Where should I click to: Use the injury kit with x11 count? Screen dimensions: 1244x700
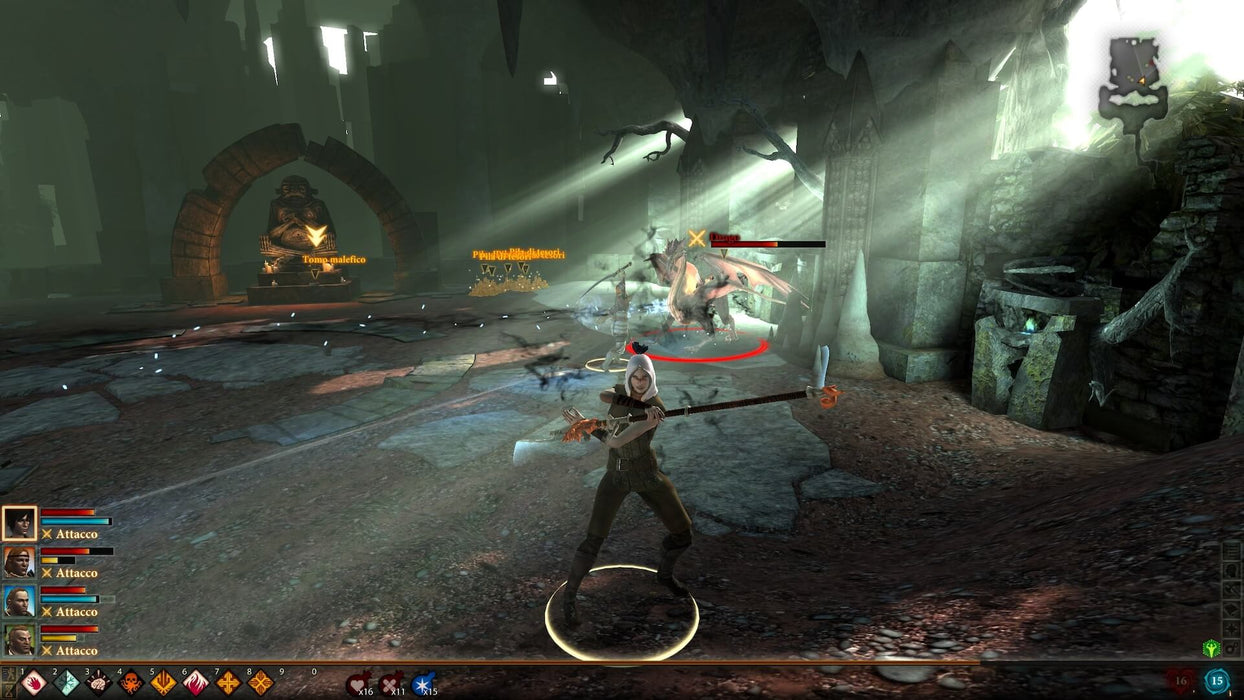point(391,684)
